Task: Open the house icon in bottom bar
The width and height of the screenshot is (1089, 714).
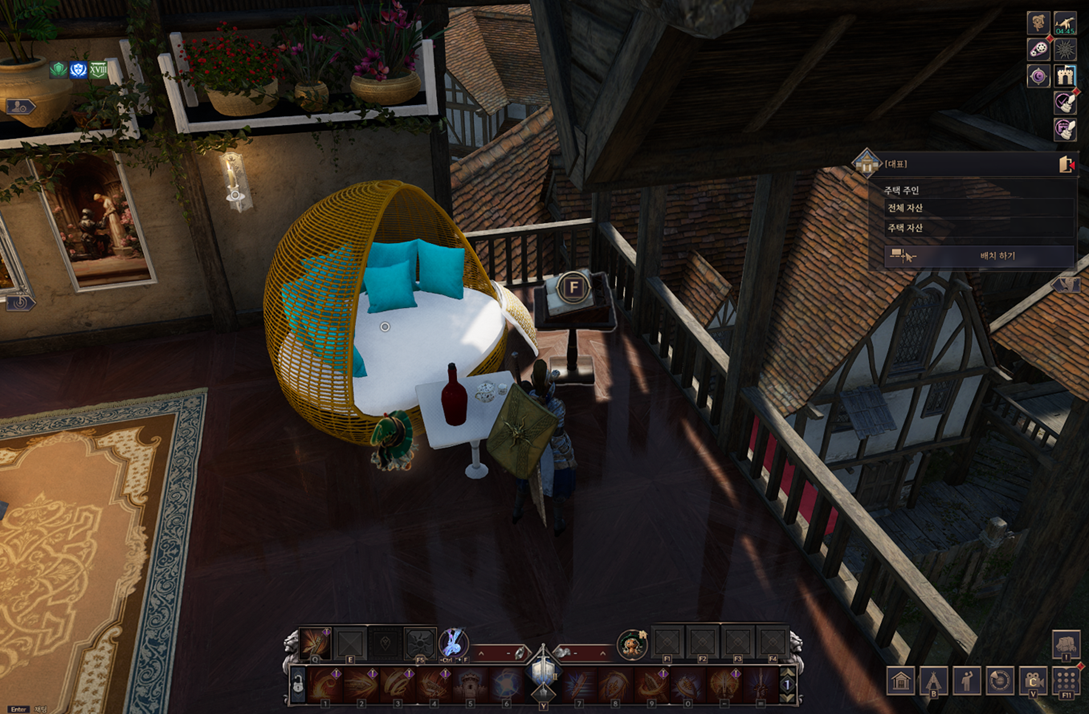Action: click(901, 681)
